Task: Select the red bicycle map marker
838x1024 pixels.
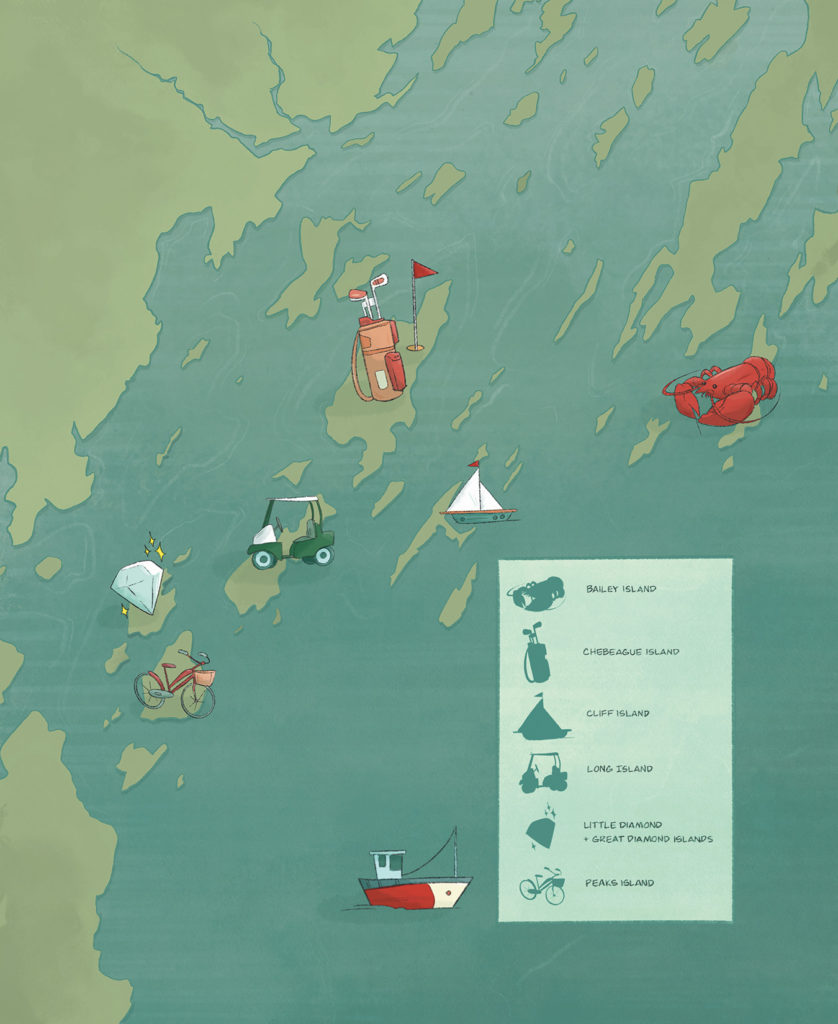Action: [176, 683]
